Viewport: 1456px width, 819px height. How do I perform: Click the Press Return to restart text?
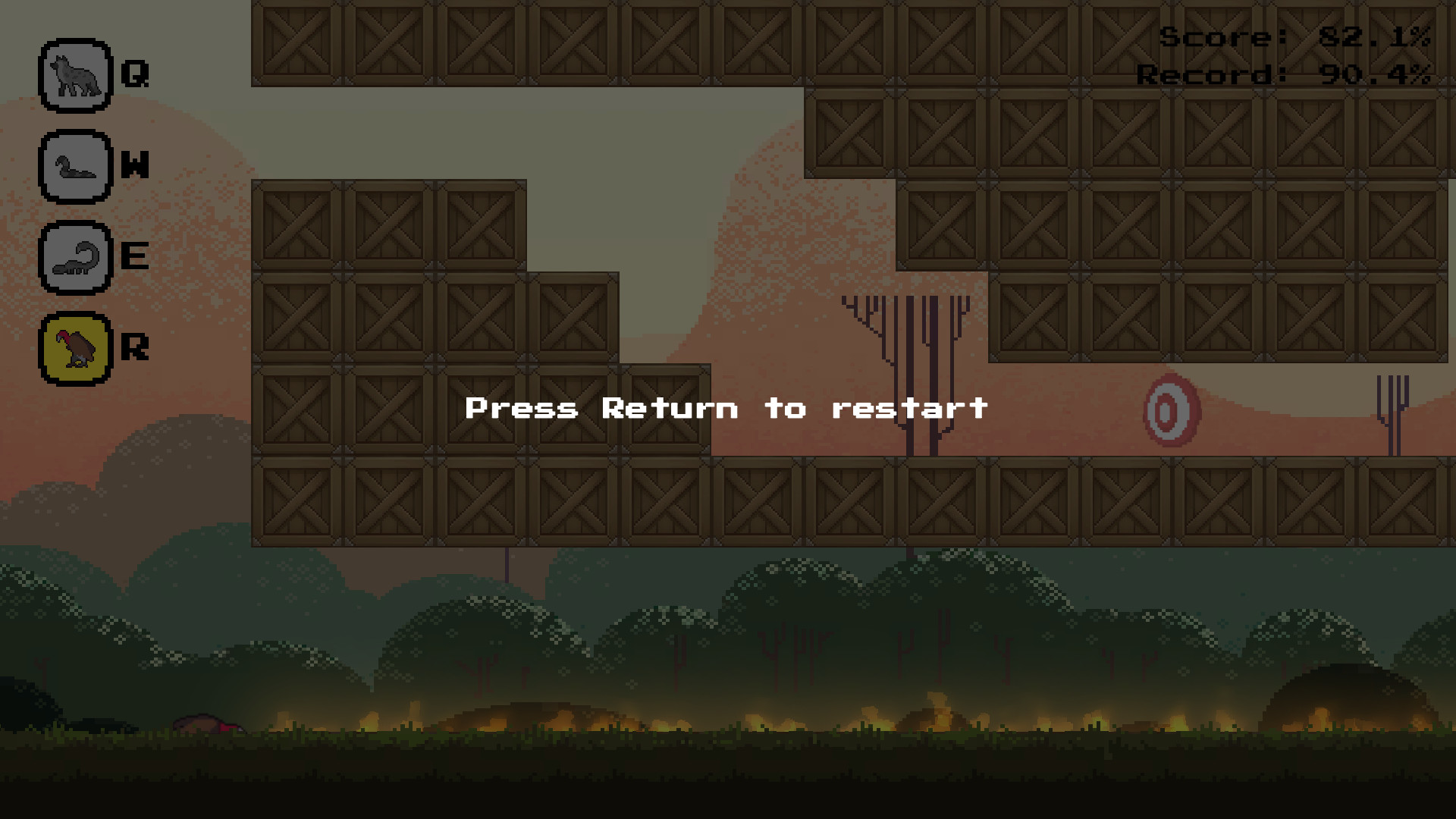tap(726, 407)
